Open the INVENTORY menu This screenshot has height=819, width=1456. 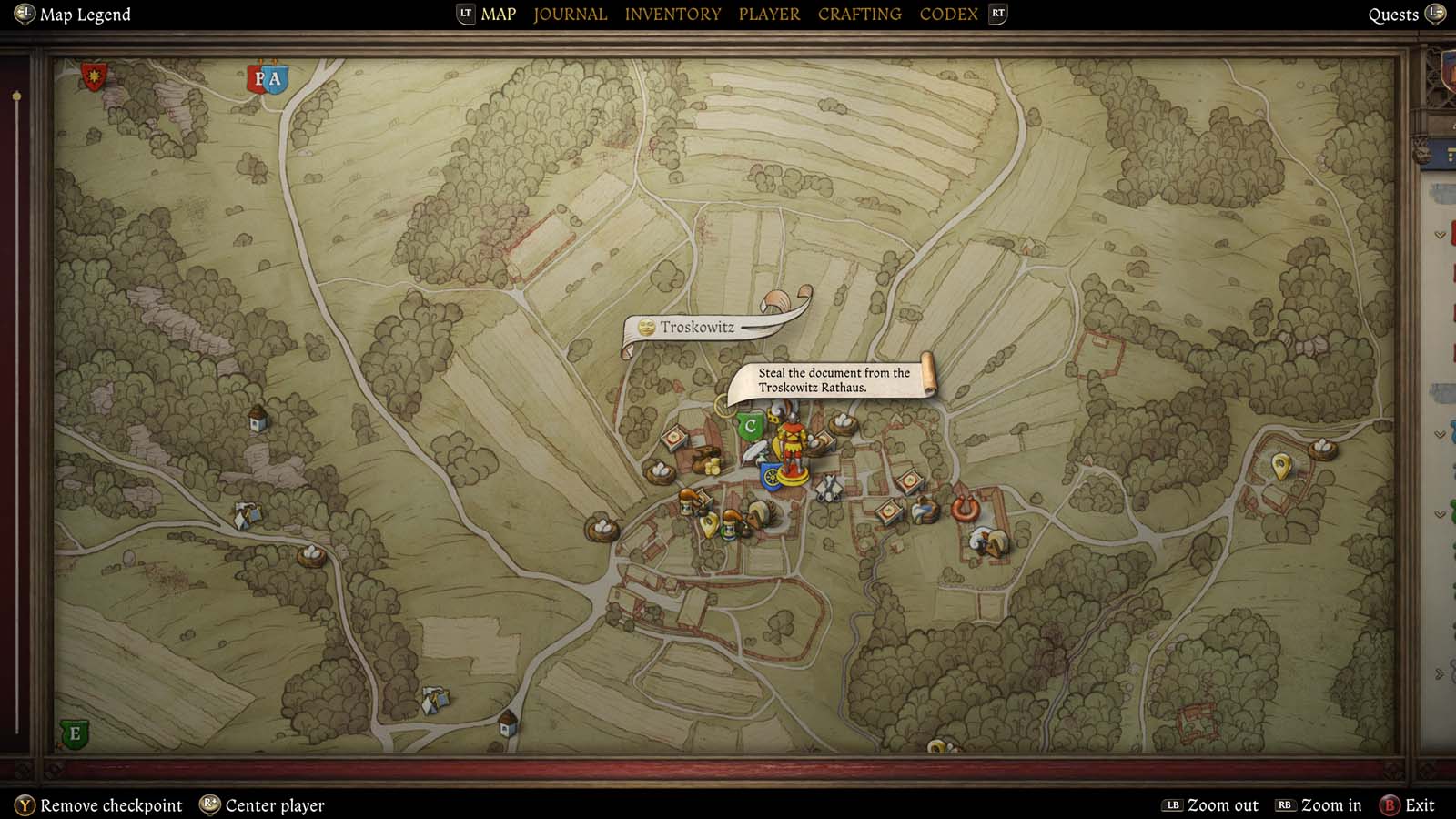(x=672, y=14)
